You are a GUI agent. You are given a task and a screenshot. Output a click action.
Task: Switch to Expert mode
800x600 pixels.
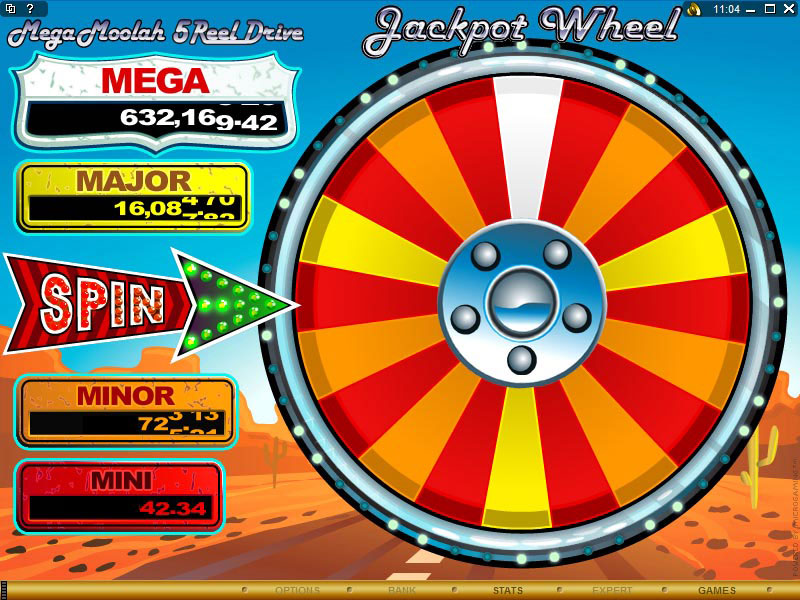(612, 591)
